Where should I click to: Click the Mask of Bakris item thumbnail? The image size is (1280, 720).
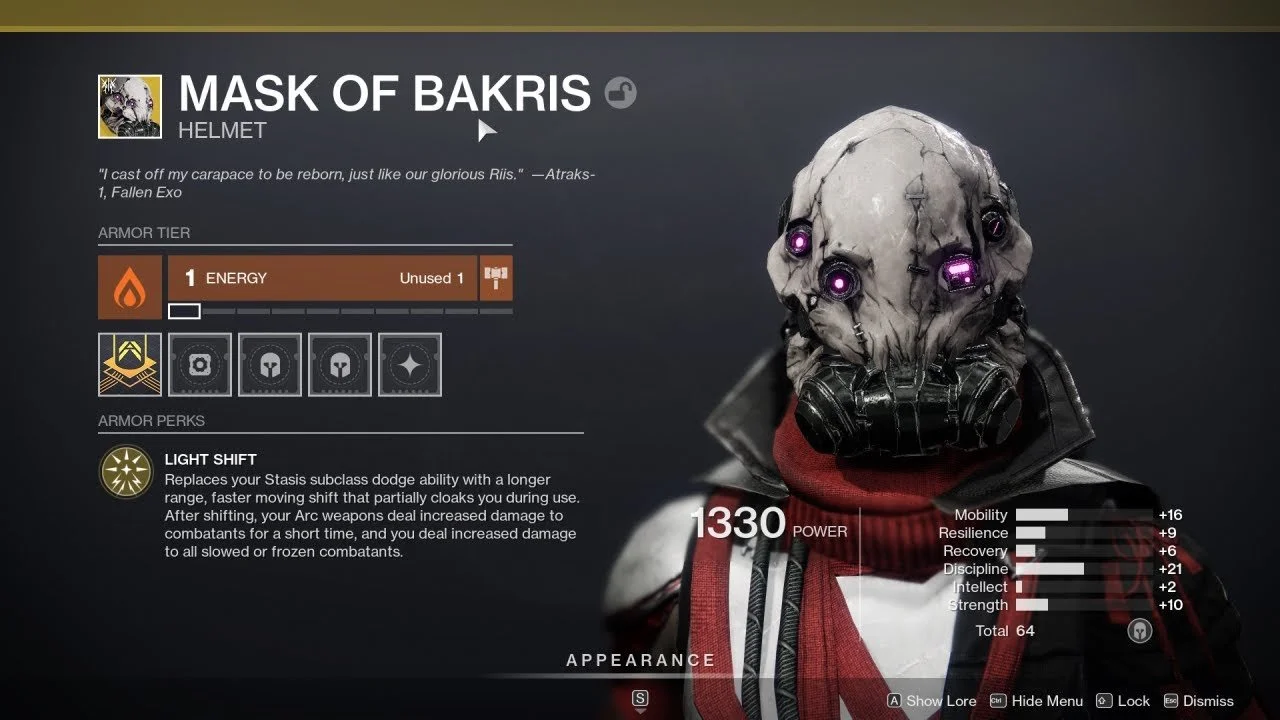coord(129,106)
